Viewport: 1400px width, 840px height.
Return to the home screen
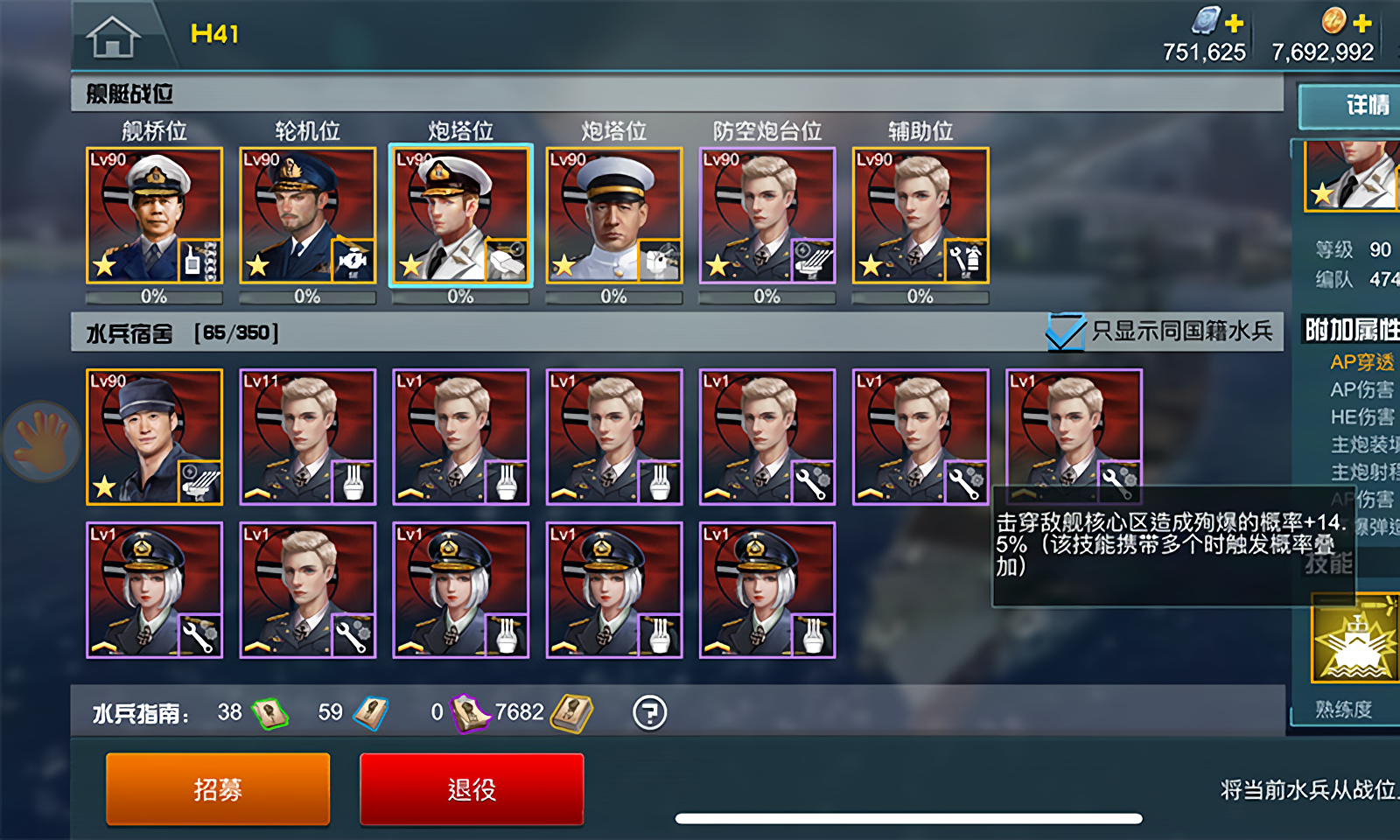[x=113, y=37]
